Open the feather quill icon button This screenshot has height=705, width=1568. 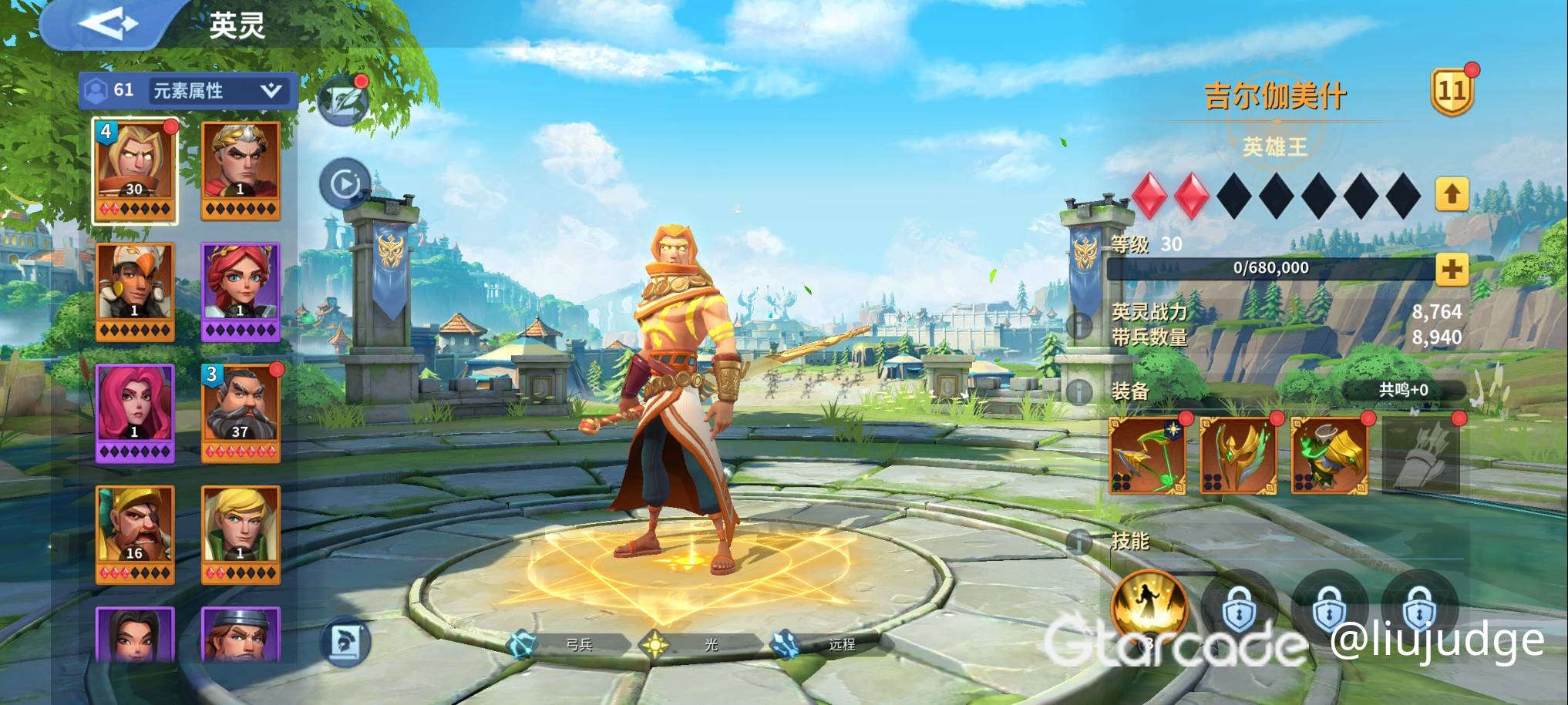click(343, 101)
